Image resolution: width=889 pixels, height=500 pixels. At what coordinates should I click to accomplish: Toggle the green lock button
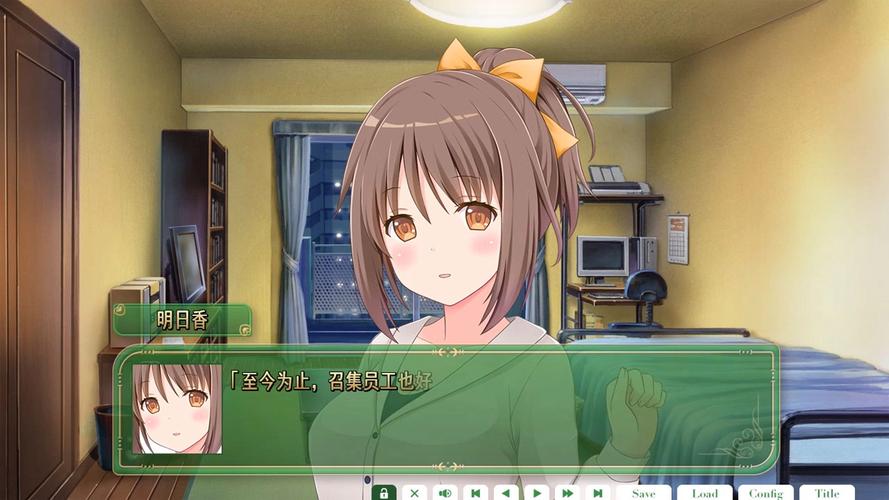(x=384, y=493)
